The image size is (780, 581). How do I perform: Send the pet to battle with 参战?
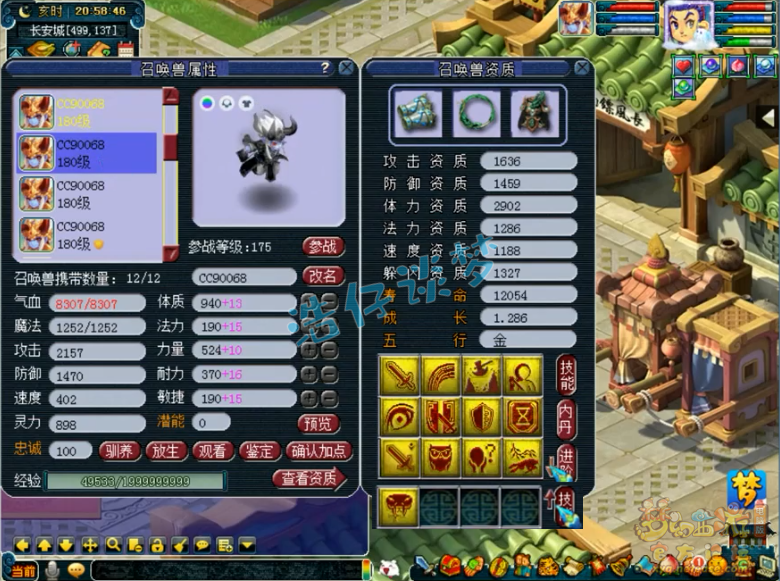[323, 246]
